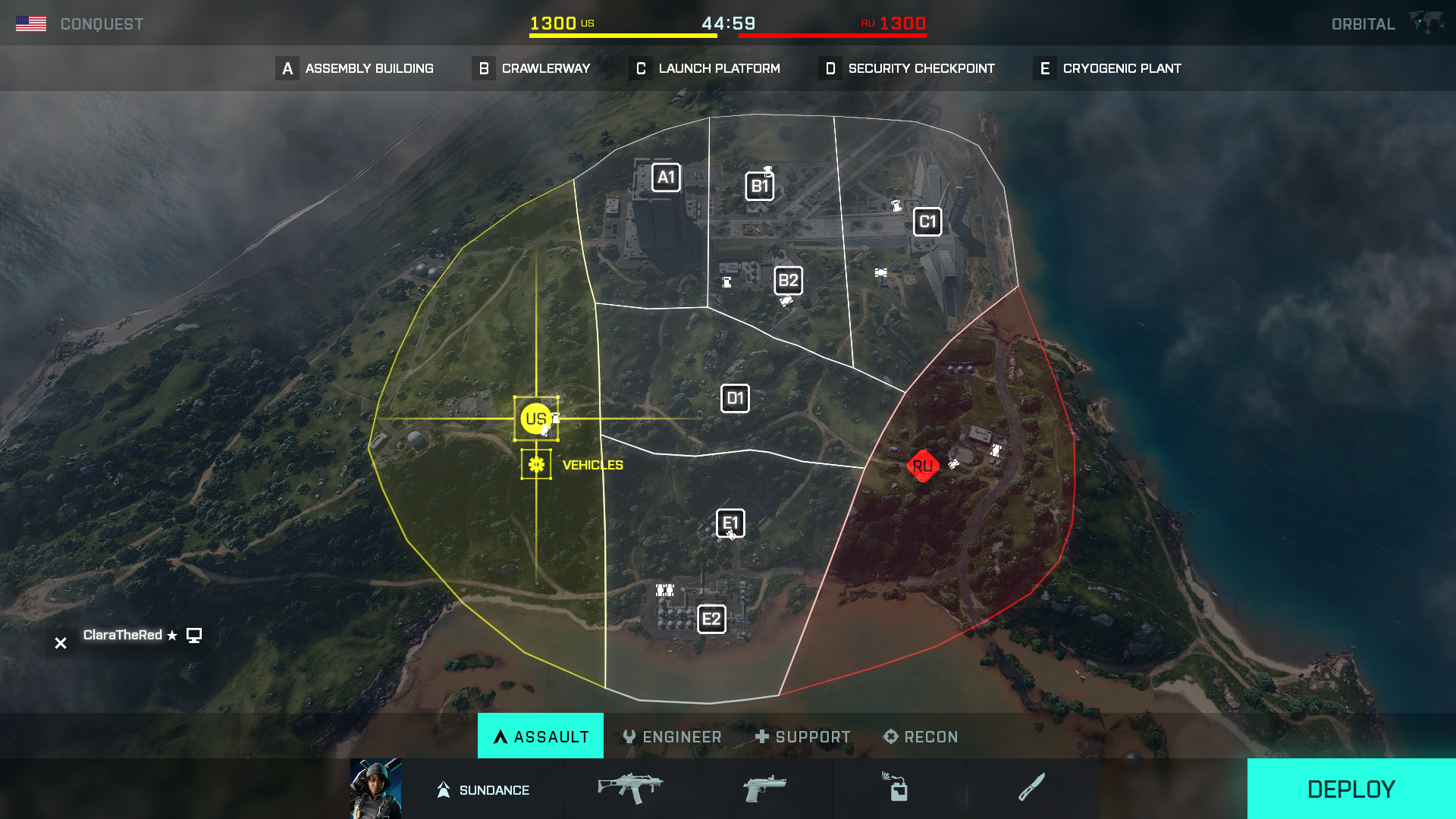This screenshot has height=819, width=1456.
Task: Choose the Support class tab
Action: click(802, 736)
